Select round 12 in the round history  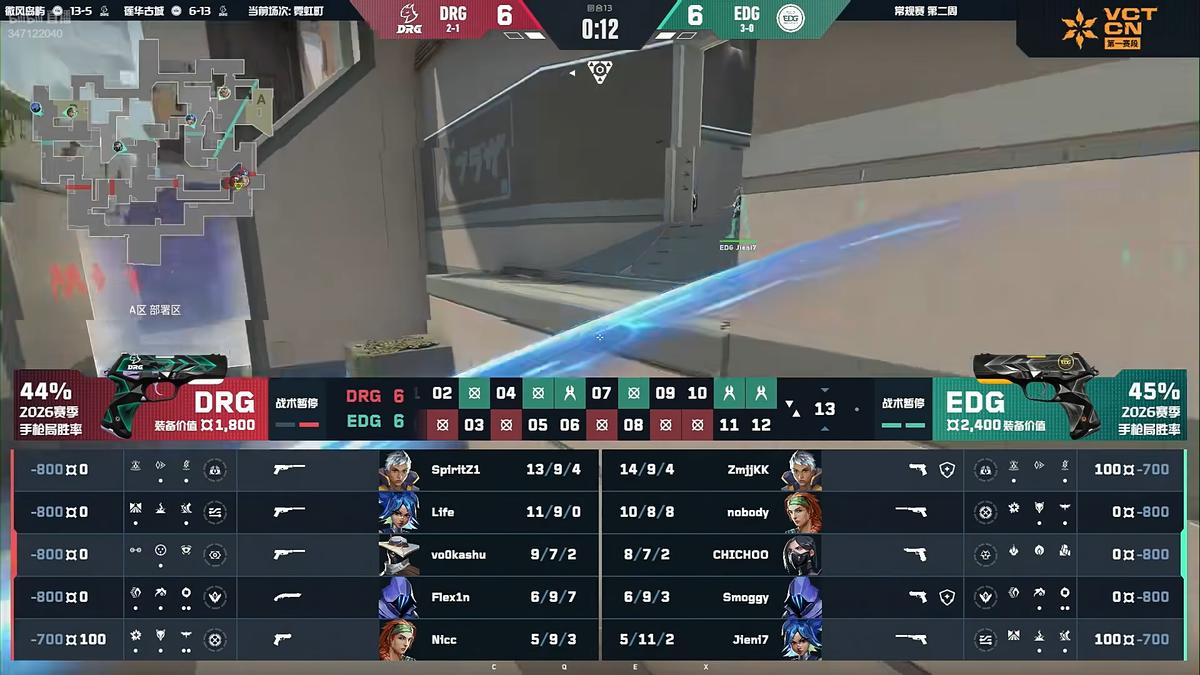(761, 424)
